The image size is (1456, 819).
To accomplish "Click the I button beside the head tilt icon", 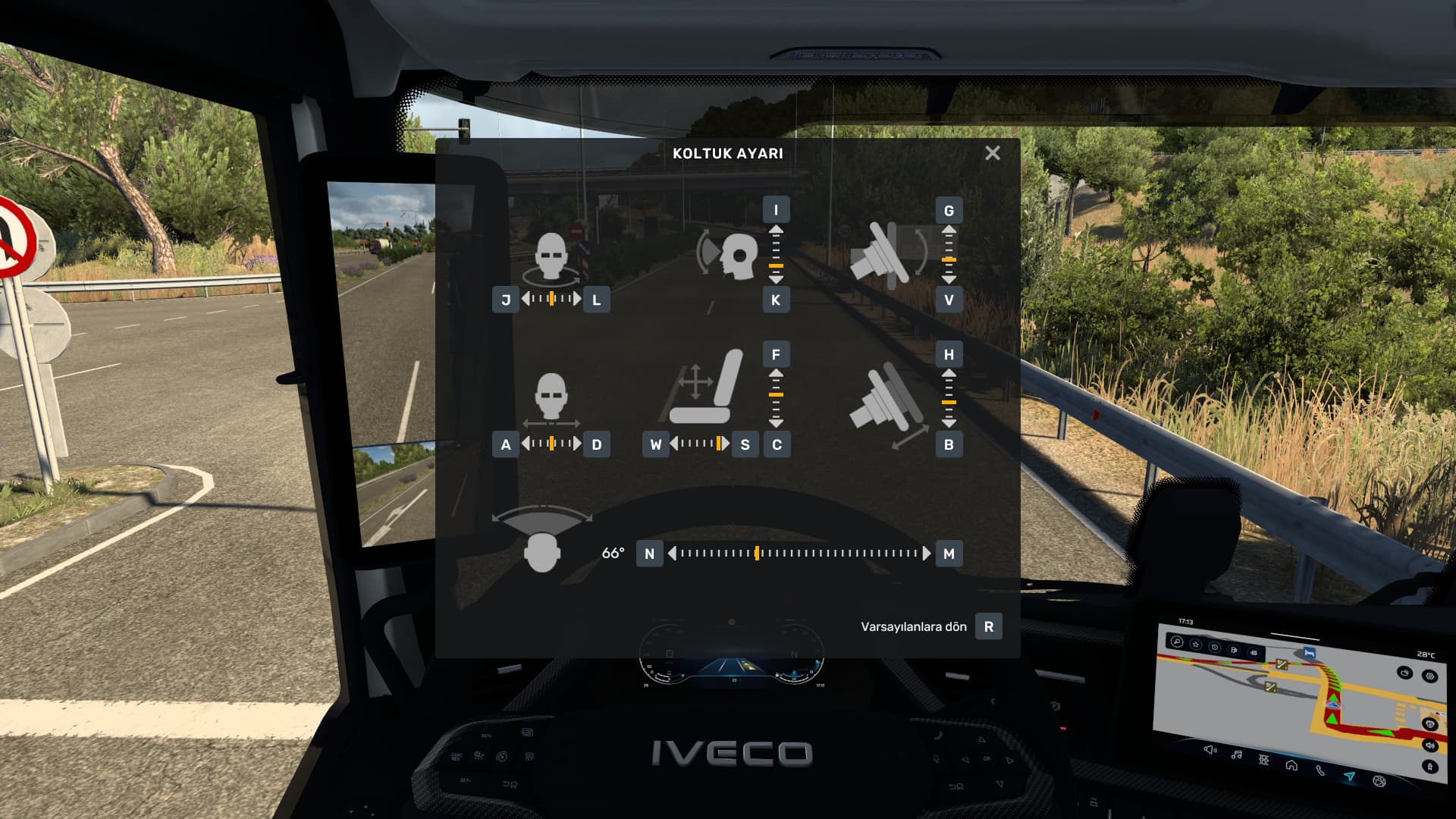I will click(x=776, y=210).
